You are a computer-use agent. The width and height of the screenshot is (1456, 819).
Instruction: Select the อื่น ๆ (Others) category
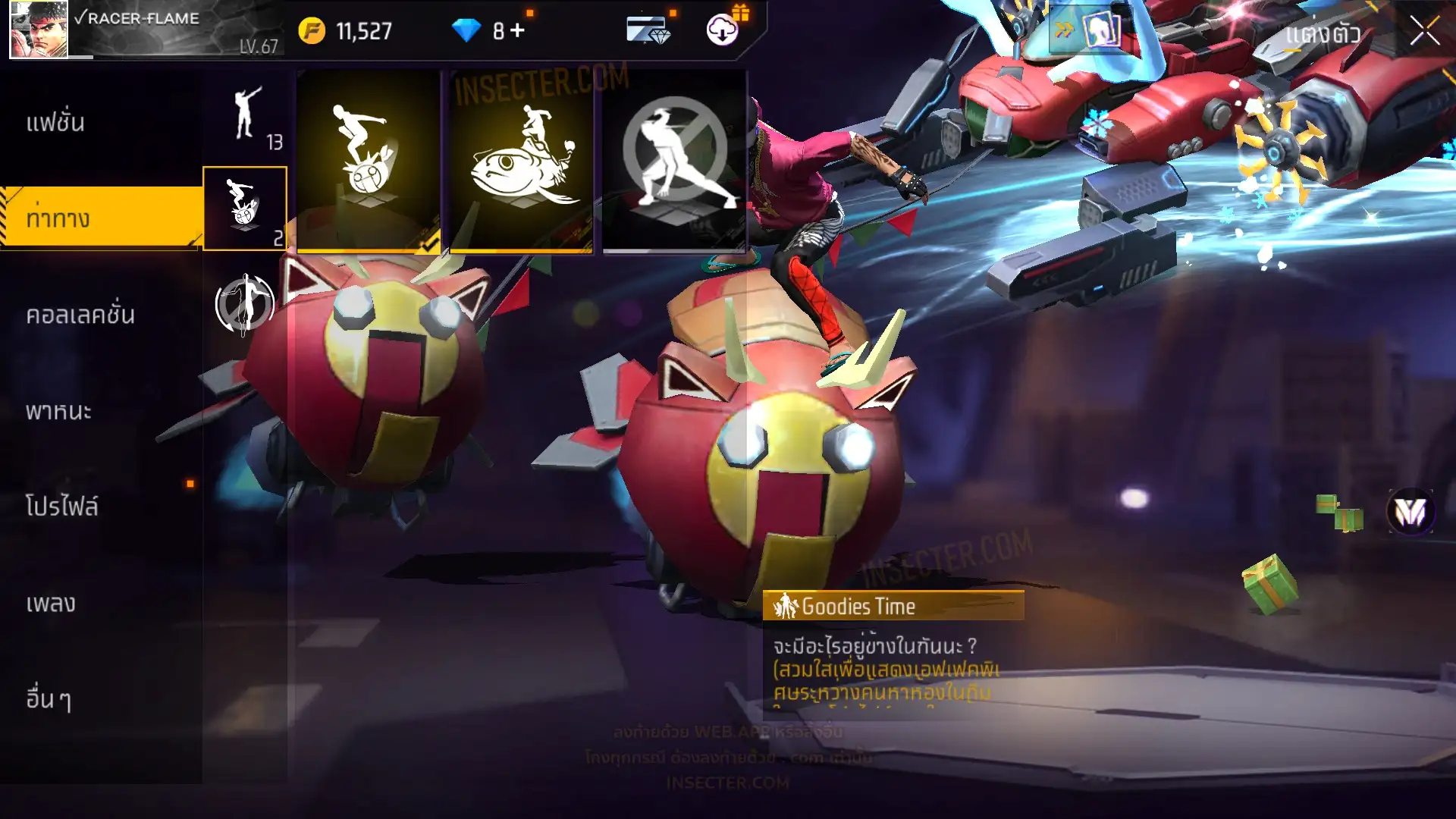point(49,699)
